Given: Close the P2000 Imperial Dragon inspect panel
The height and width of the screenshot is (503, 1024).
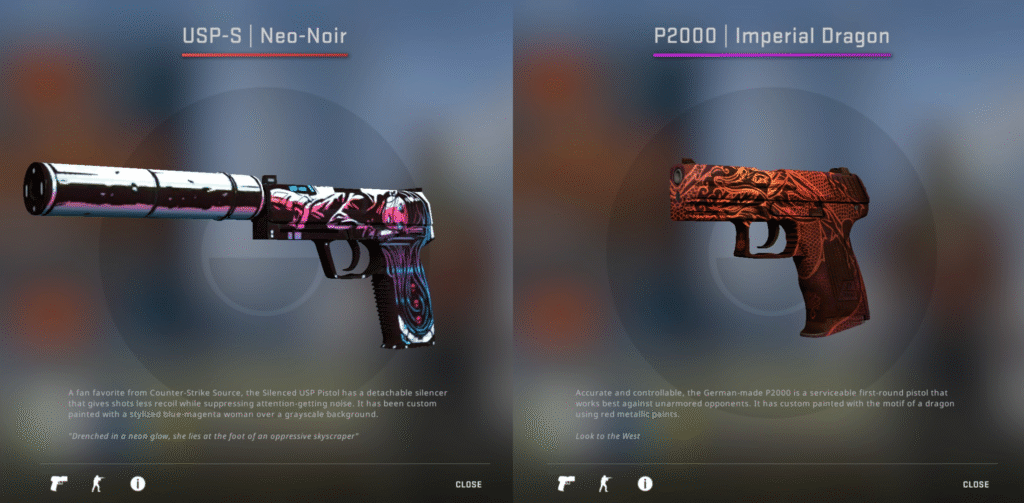Looking at the screenshot, I should point(976,485).
